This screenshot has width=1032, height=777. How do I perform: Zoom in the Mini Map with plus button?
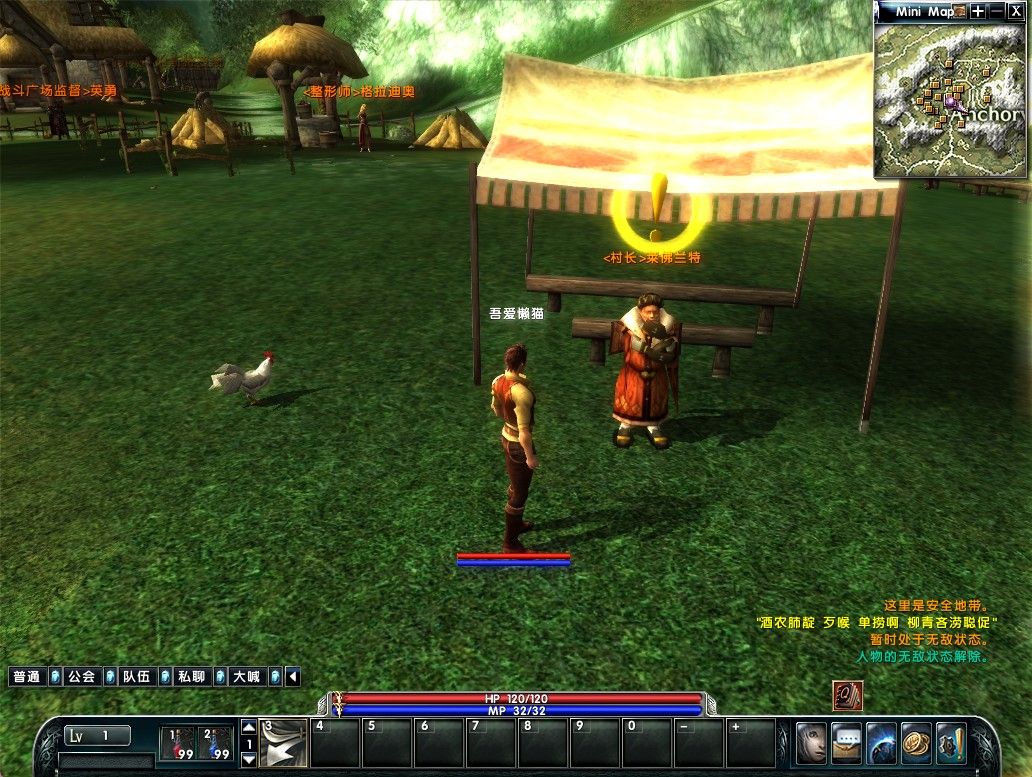tap(977, 11)
